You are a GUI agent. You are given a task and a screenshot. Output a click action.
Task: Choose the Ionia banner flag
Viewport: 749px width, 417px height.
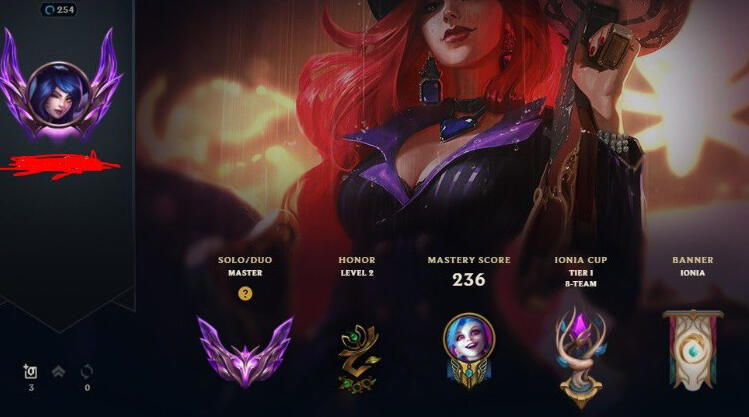click(692, 348)
